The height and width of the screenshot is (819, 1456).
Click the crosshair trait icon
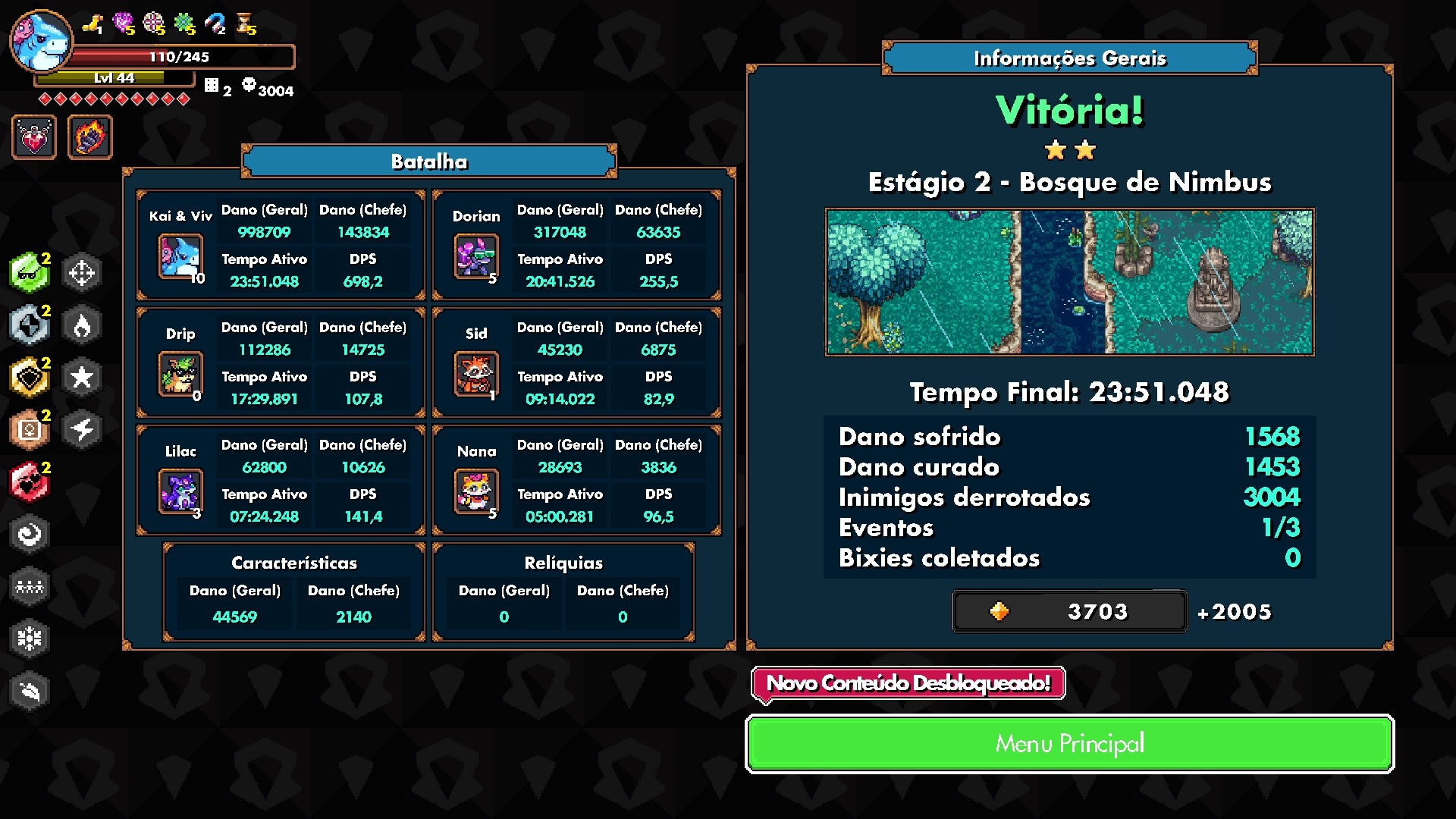point(82,272)
